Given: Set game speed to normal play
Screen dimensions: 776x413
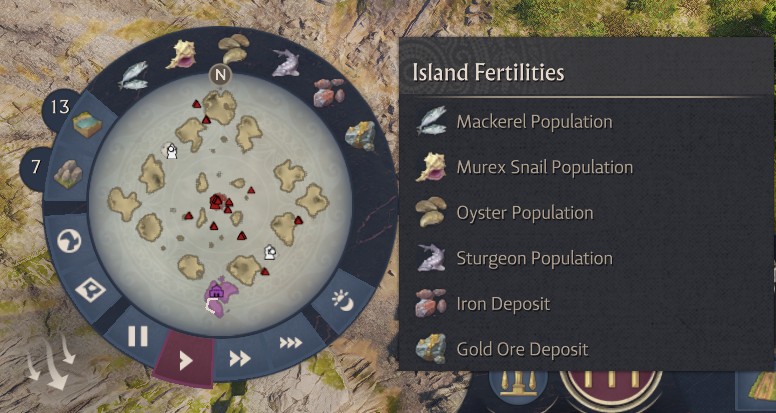Looking at the screenshot, I should [x=185, y=360].
